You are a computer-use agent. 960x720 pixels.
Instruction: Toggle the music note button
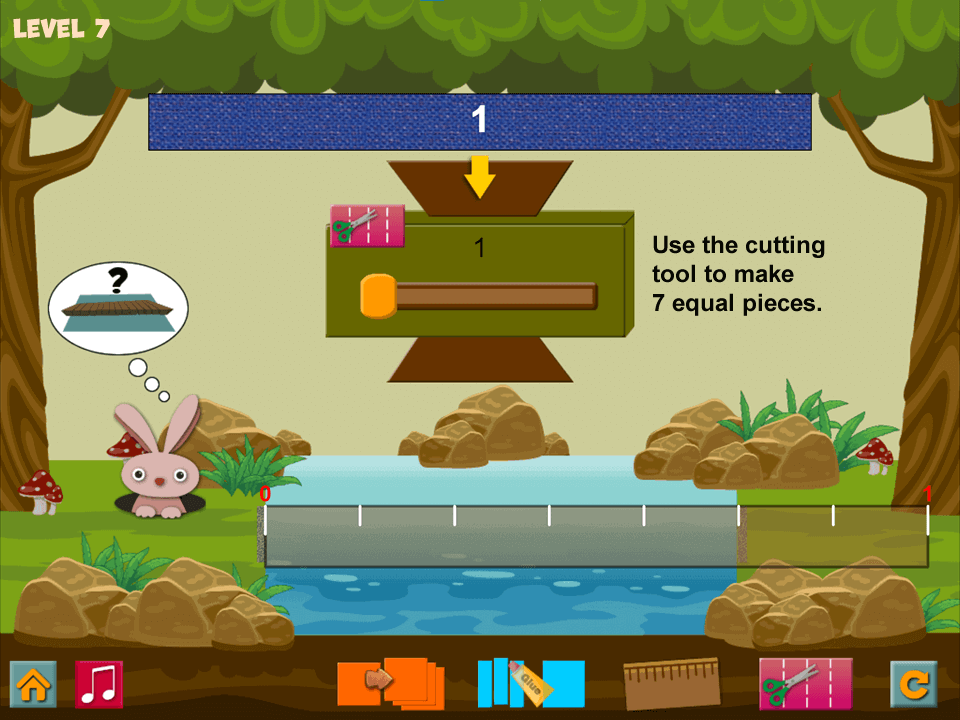click(x=99, y=684)
